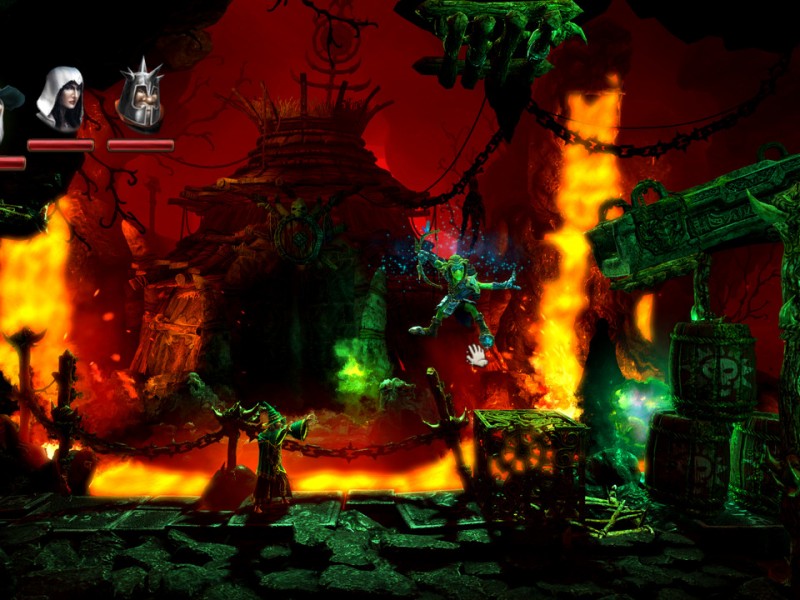Select the hooded thief character portrait
Image resolution: width=800 pixels, height=600 pixels.
click(60, 100)
